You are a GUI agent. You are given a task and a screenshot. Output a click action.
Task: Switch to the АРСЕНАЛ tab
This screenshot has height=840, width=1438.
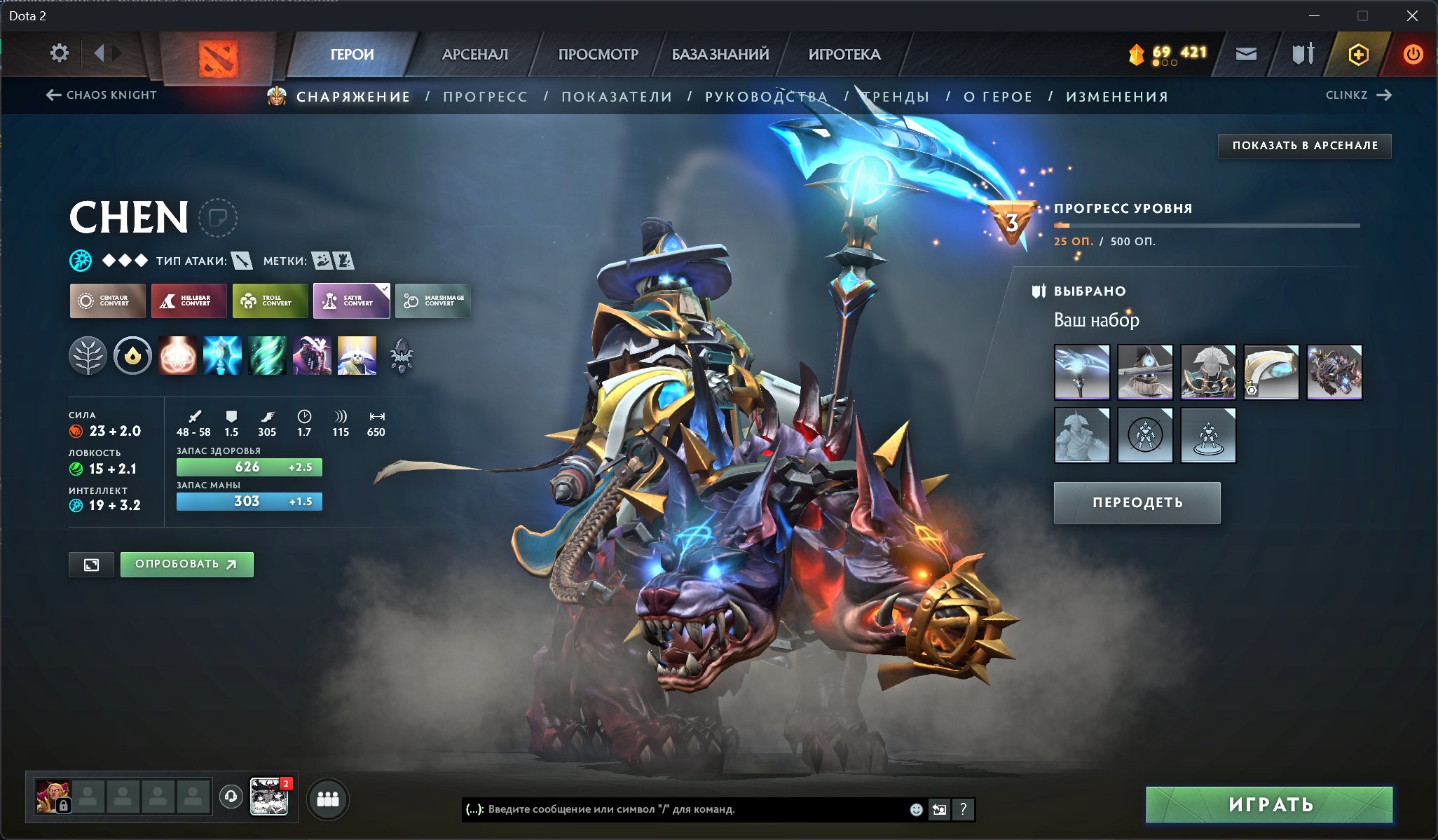coord(475,54)
